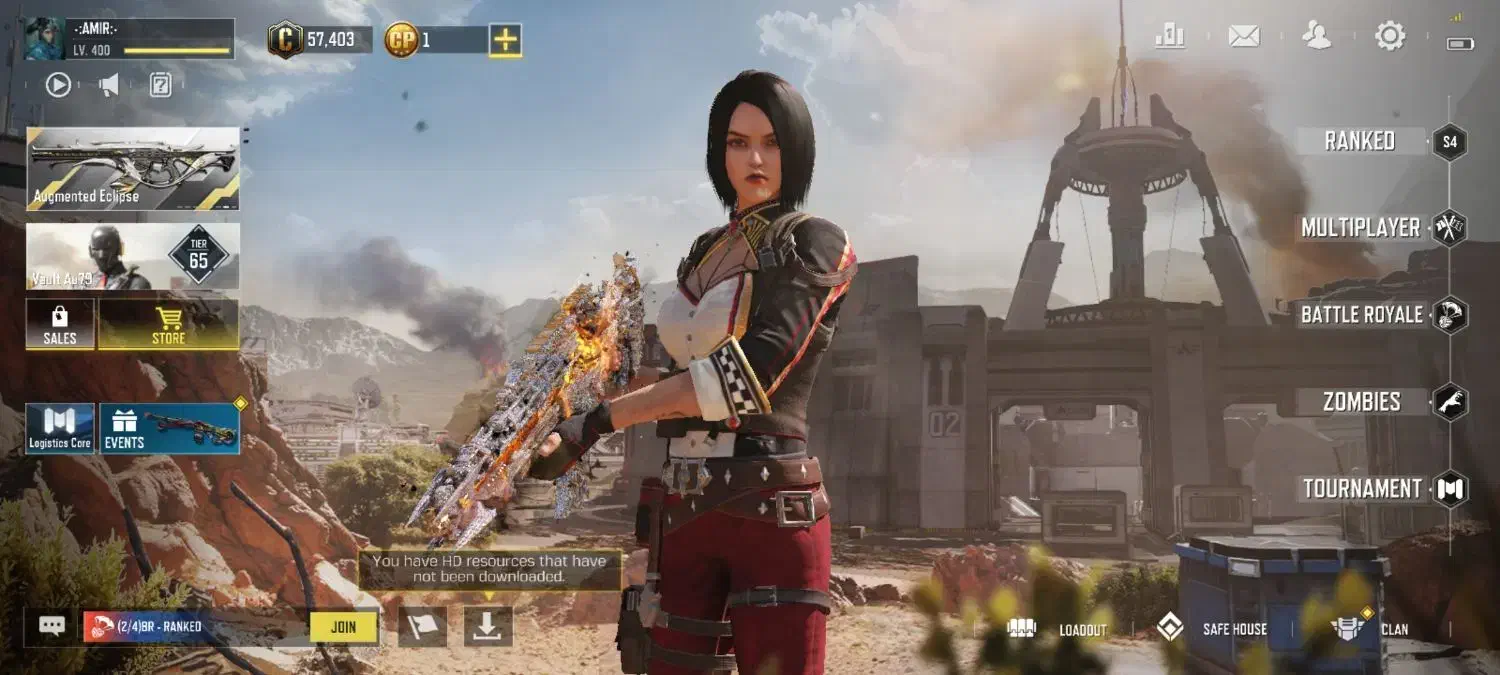Open AMIR player profile
Screen dimensions: 1500x675
130,38
